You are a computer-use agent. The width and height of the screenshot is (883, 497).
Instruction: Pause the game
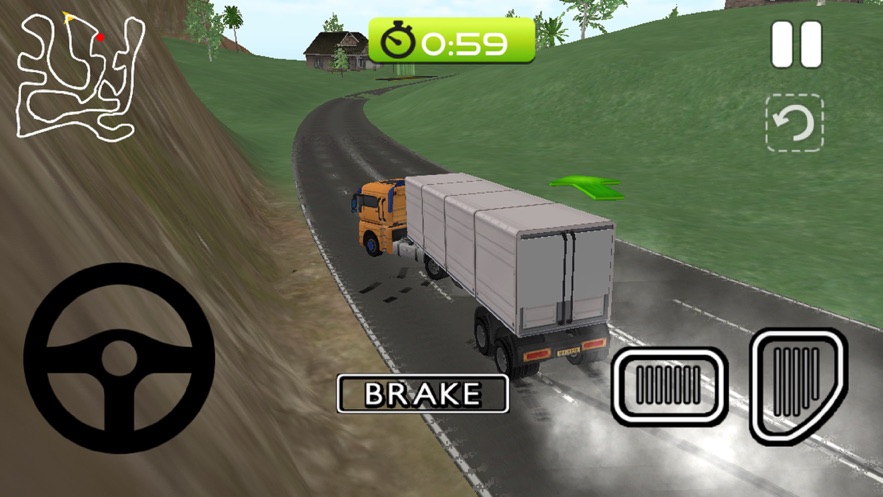point(796,45)
